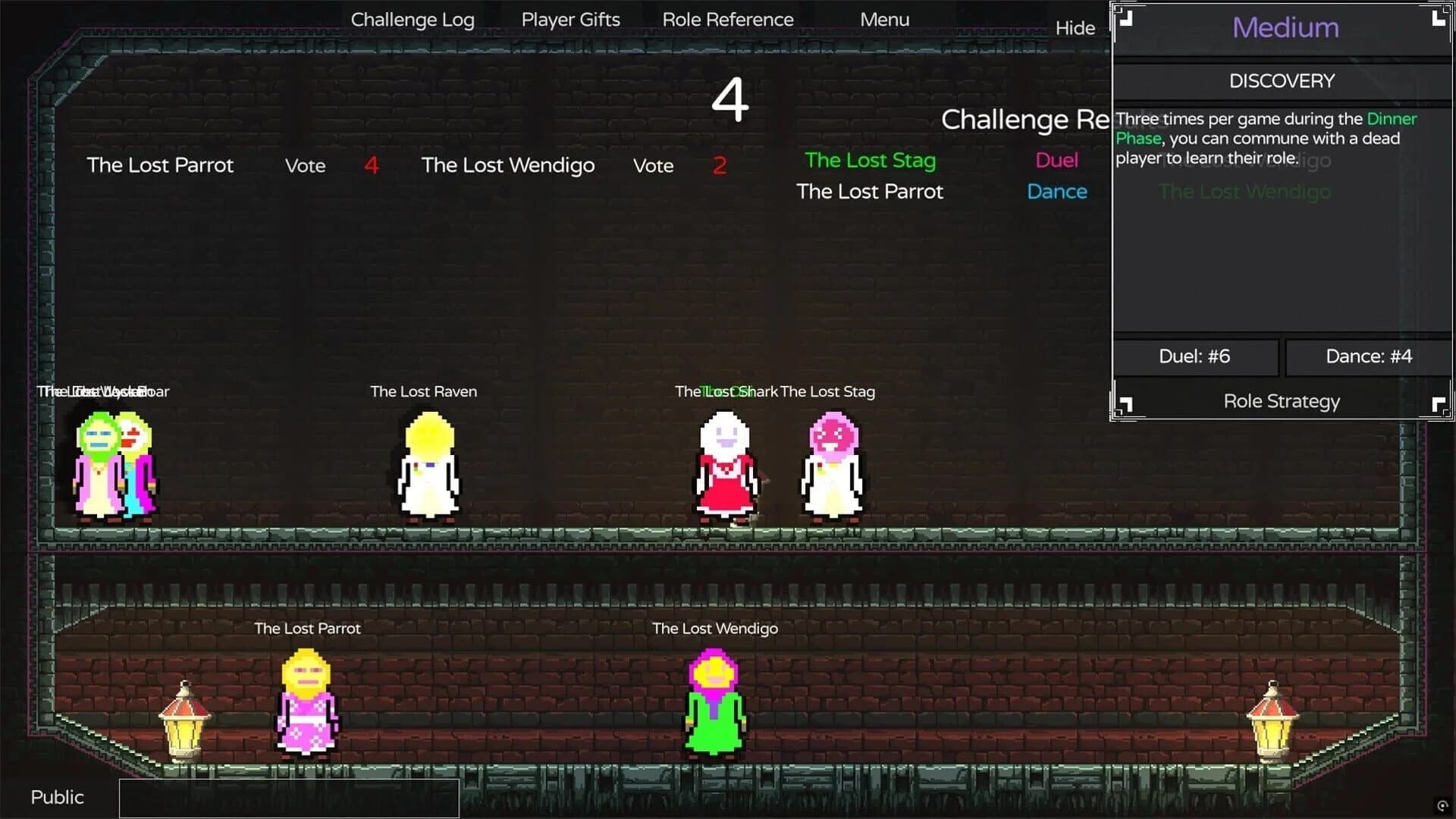The width and height of the screenshot is (1456, 819).
Task: Expand the Role Strategy section
Action: [1281, 401]
